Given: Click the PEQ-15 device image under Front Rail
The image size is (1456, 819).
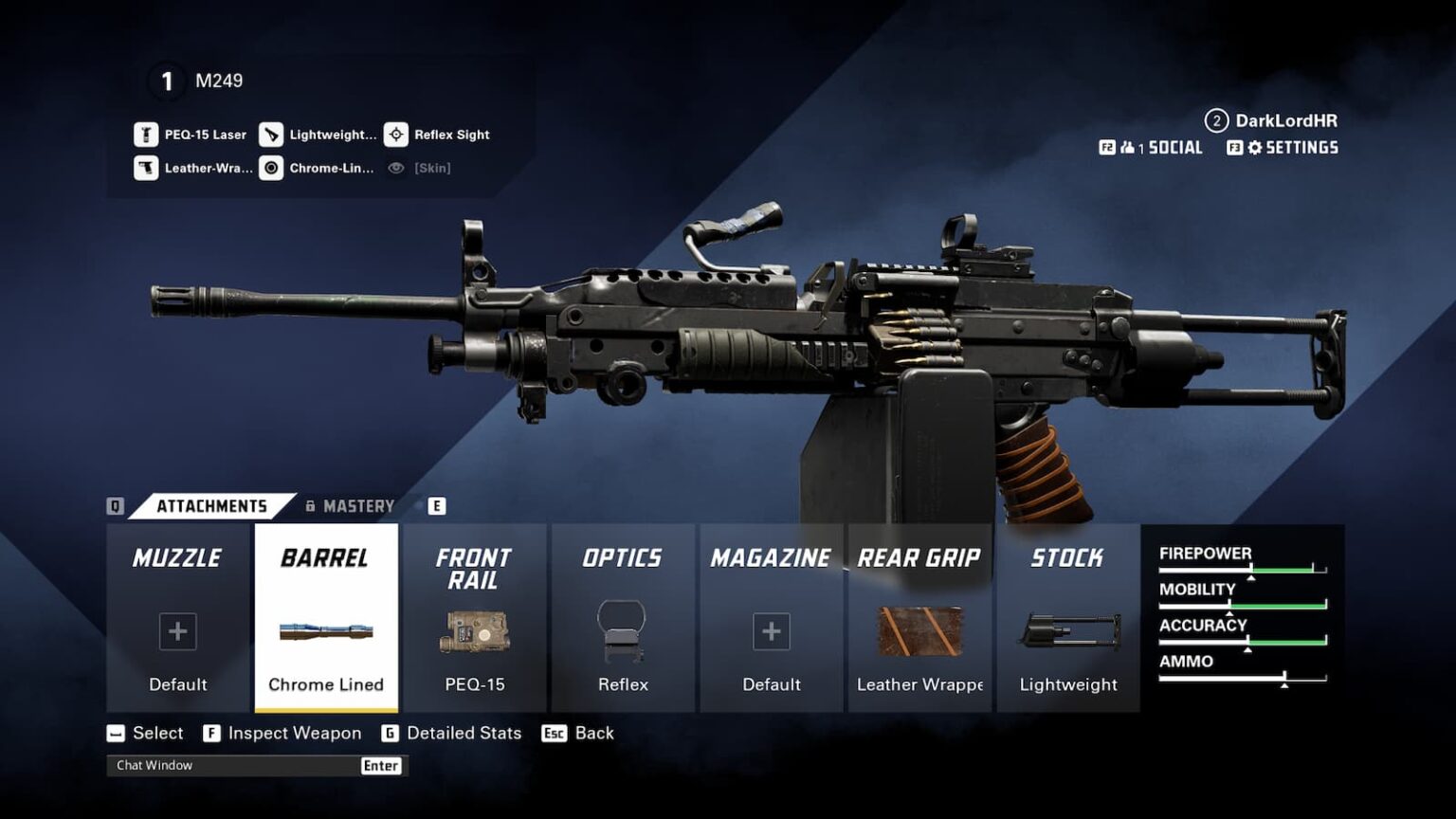Looking at the screenshot, I should tap(474, 632).
